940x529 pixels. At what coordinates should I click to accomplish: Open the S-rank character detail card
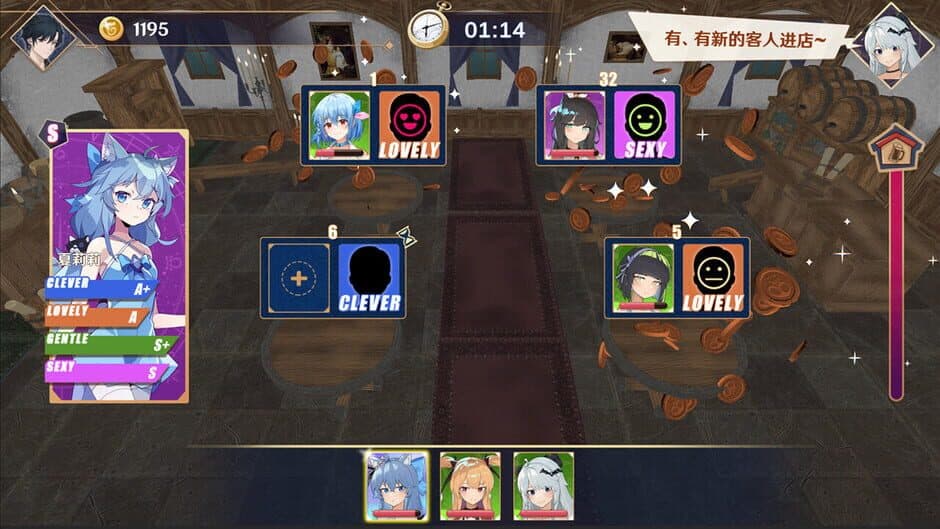pos(118,265)
